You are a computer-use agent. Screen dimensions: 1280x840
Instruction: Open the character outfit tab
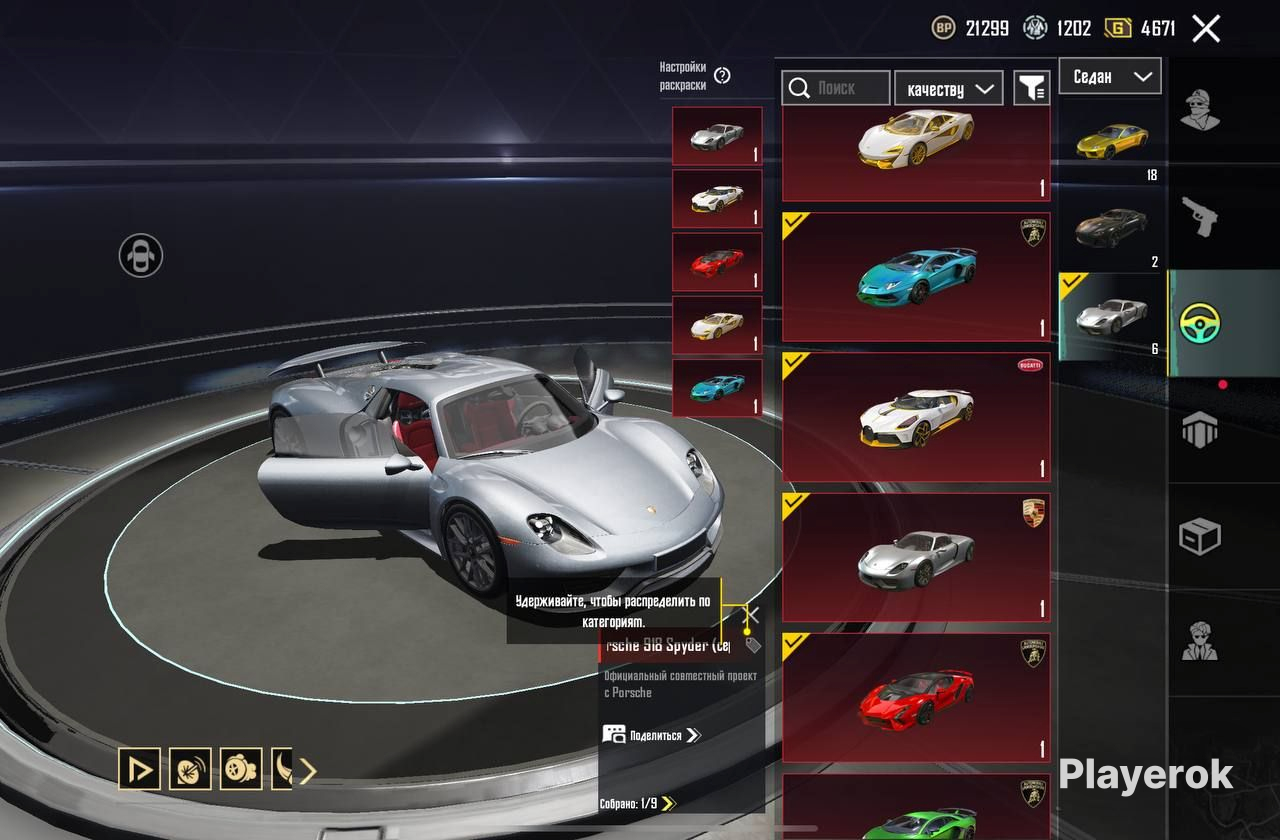(x=1200, y=109)
